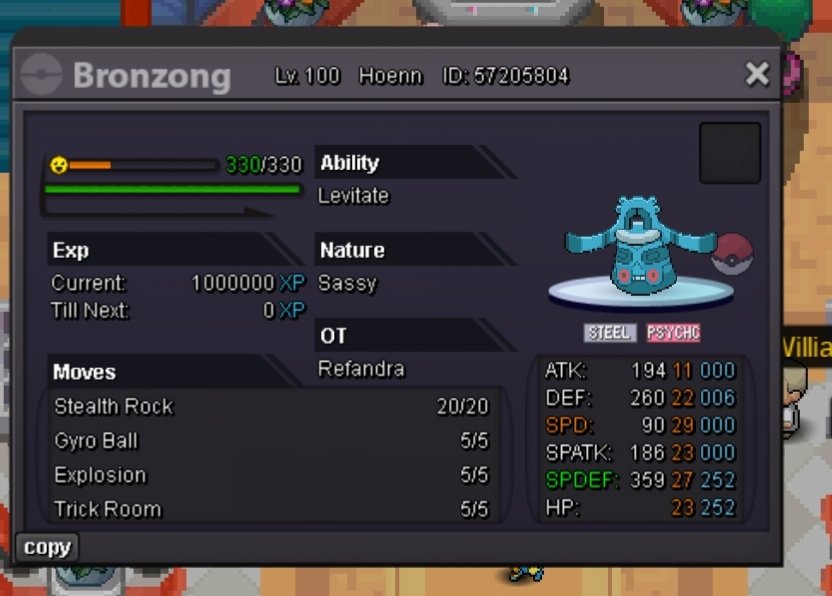Choose the Gyro Ball move
The image size is (832, 596).
[271, 441]
